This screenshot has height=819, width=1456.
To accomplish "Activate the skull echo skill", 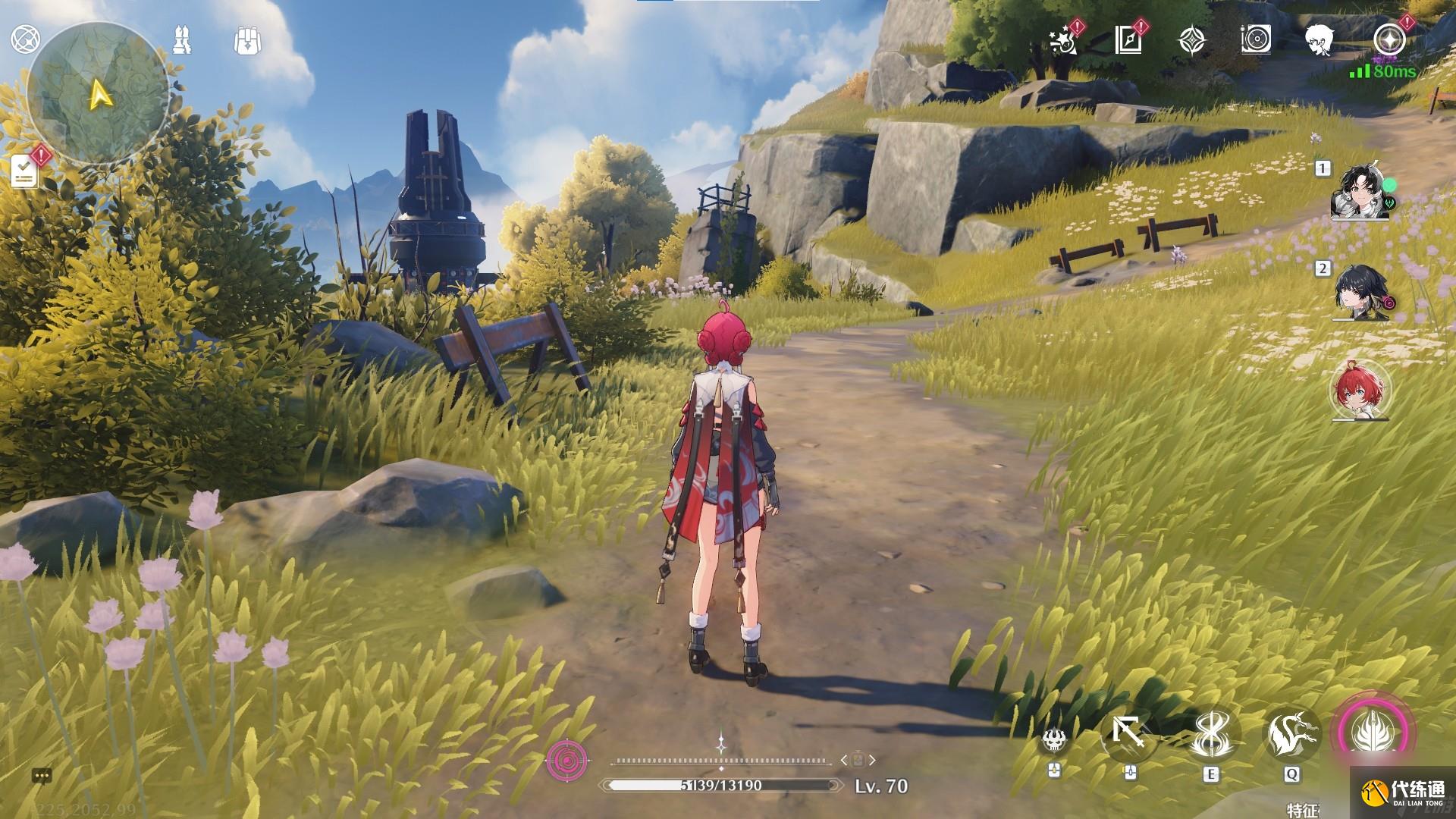I will pos(1053,738).
